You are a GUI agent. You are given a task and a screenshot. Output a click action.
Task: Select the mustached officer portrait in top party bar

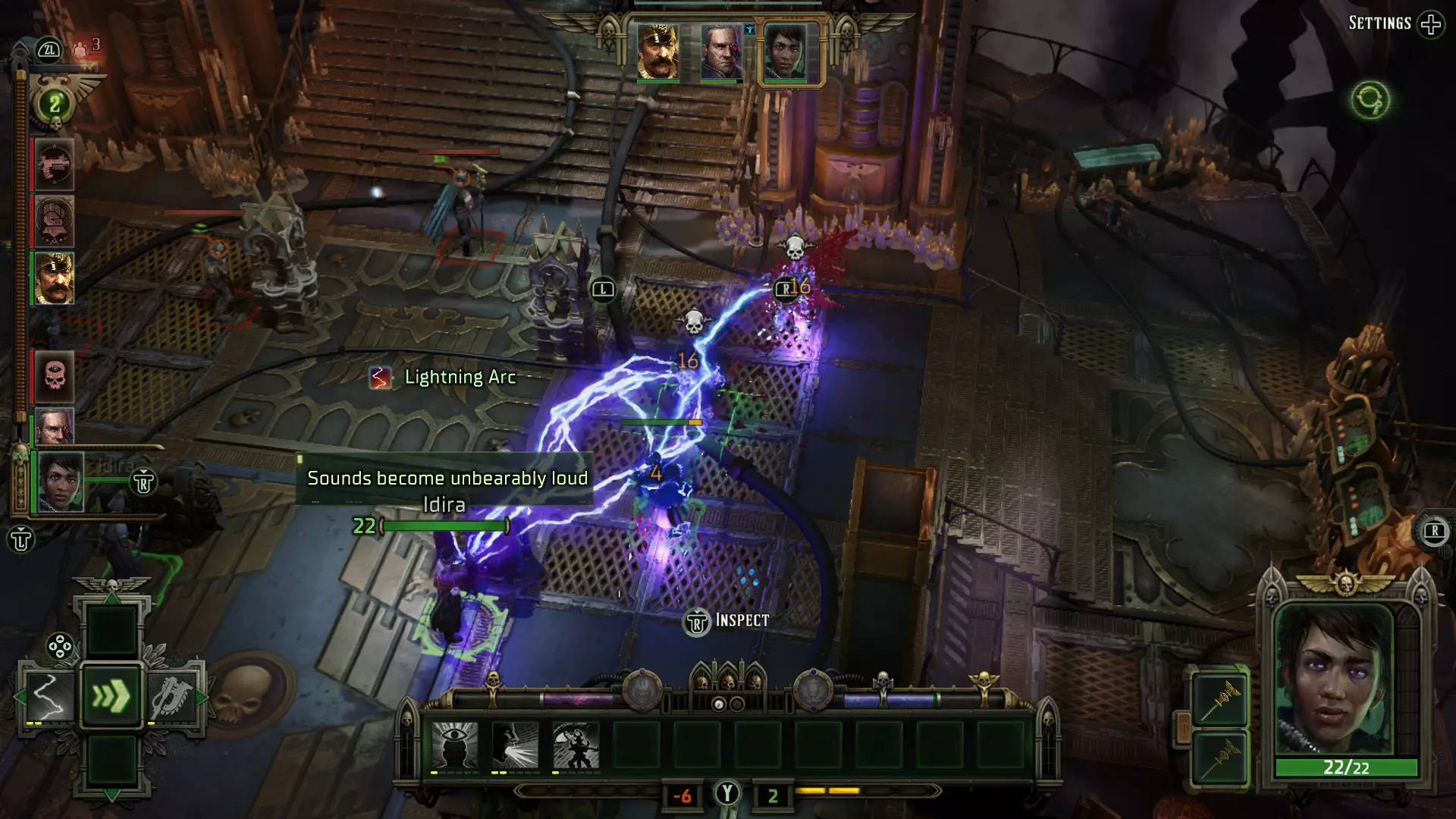point(657,52)
